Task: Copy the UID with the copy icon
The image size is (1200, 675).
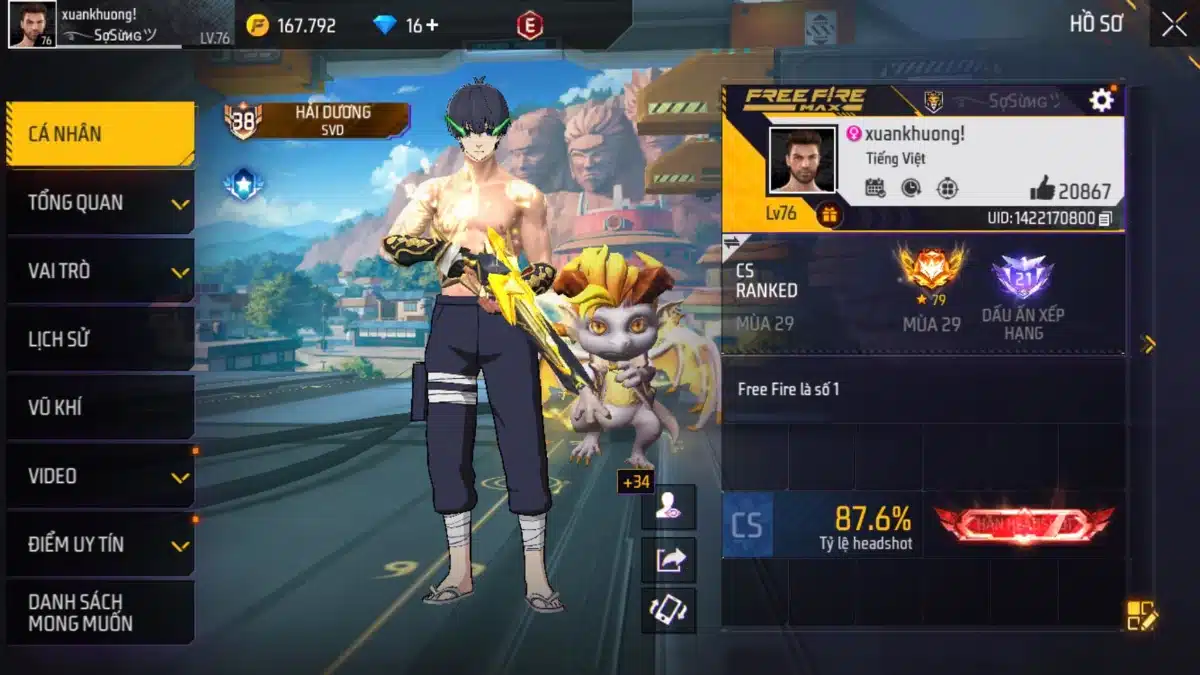Action: point(1105,218)
